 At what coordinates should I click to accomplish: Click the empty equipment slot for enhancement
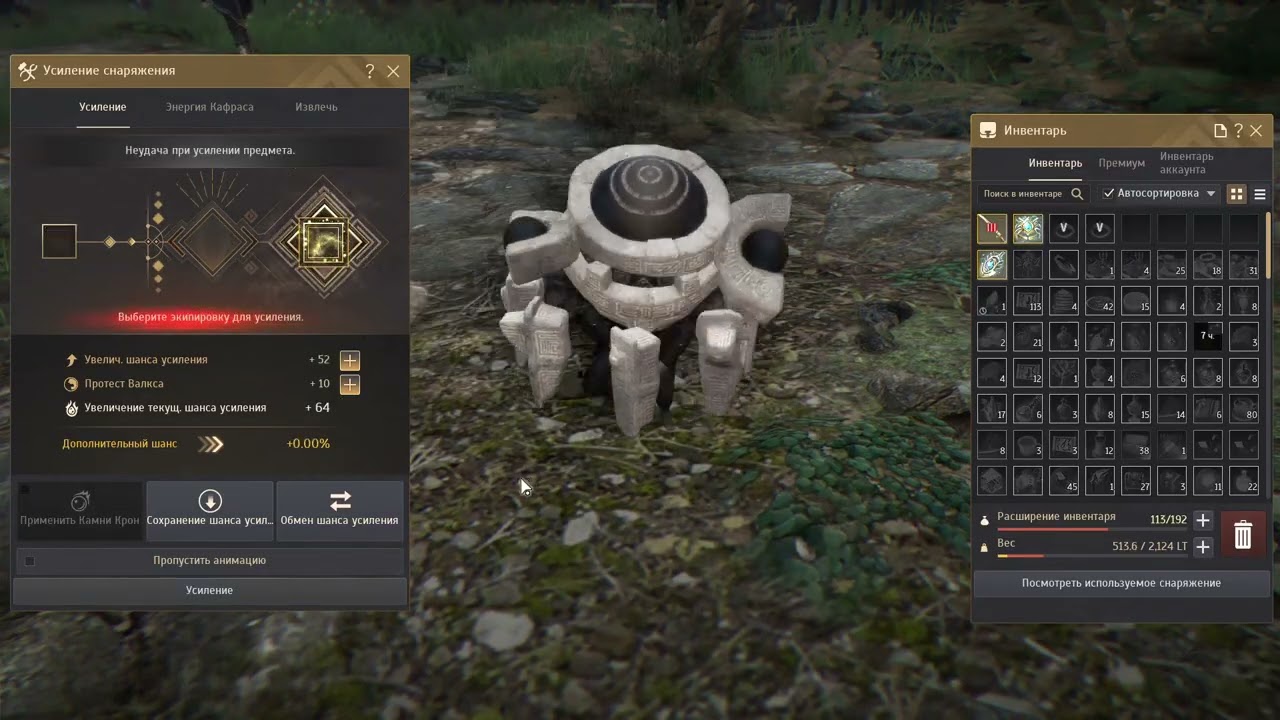[59, 241]
